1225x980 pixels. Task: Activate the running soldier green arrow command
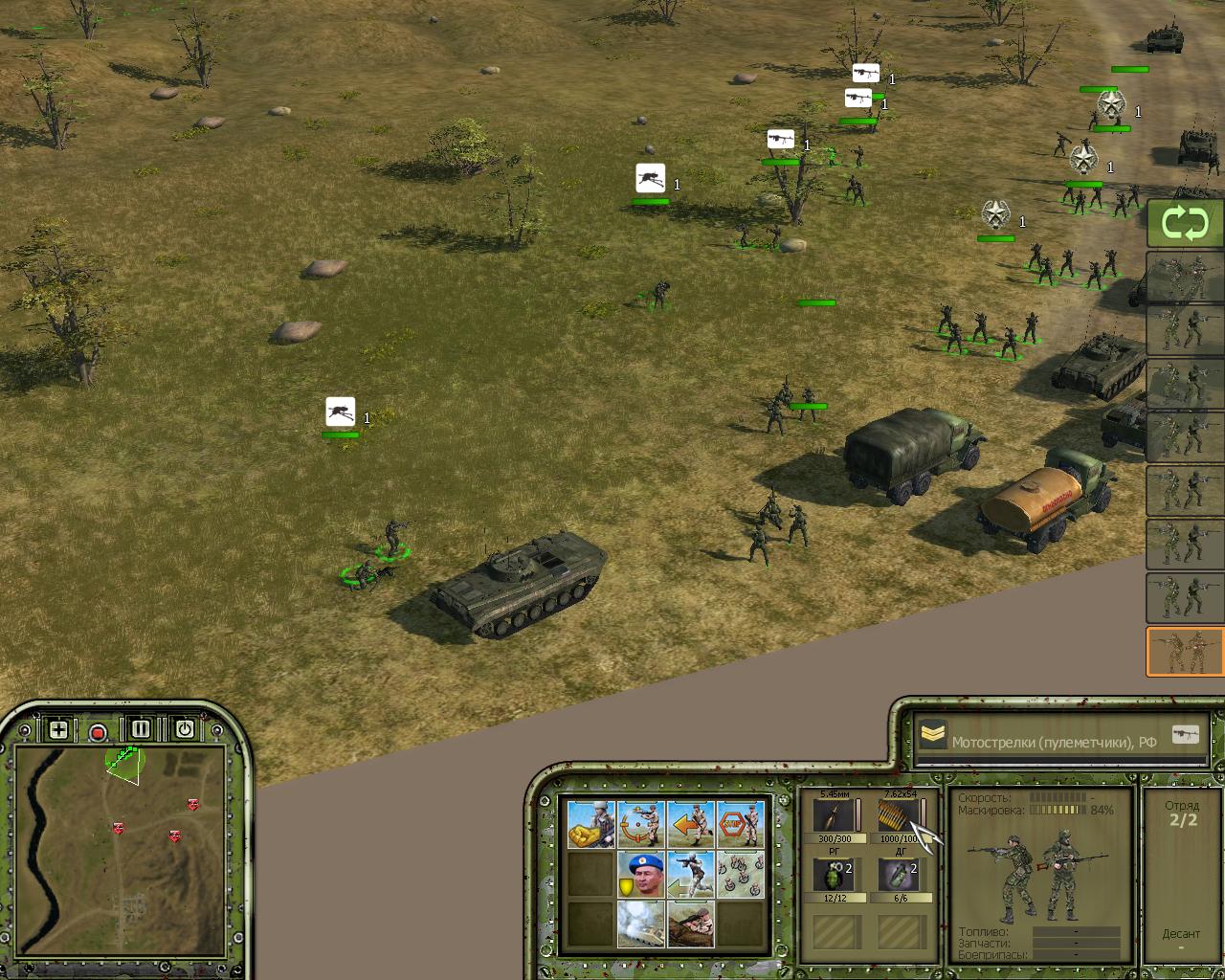point(690,874)
